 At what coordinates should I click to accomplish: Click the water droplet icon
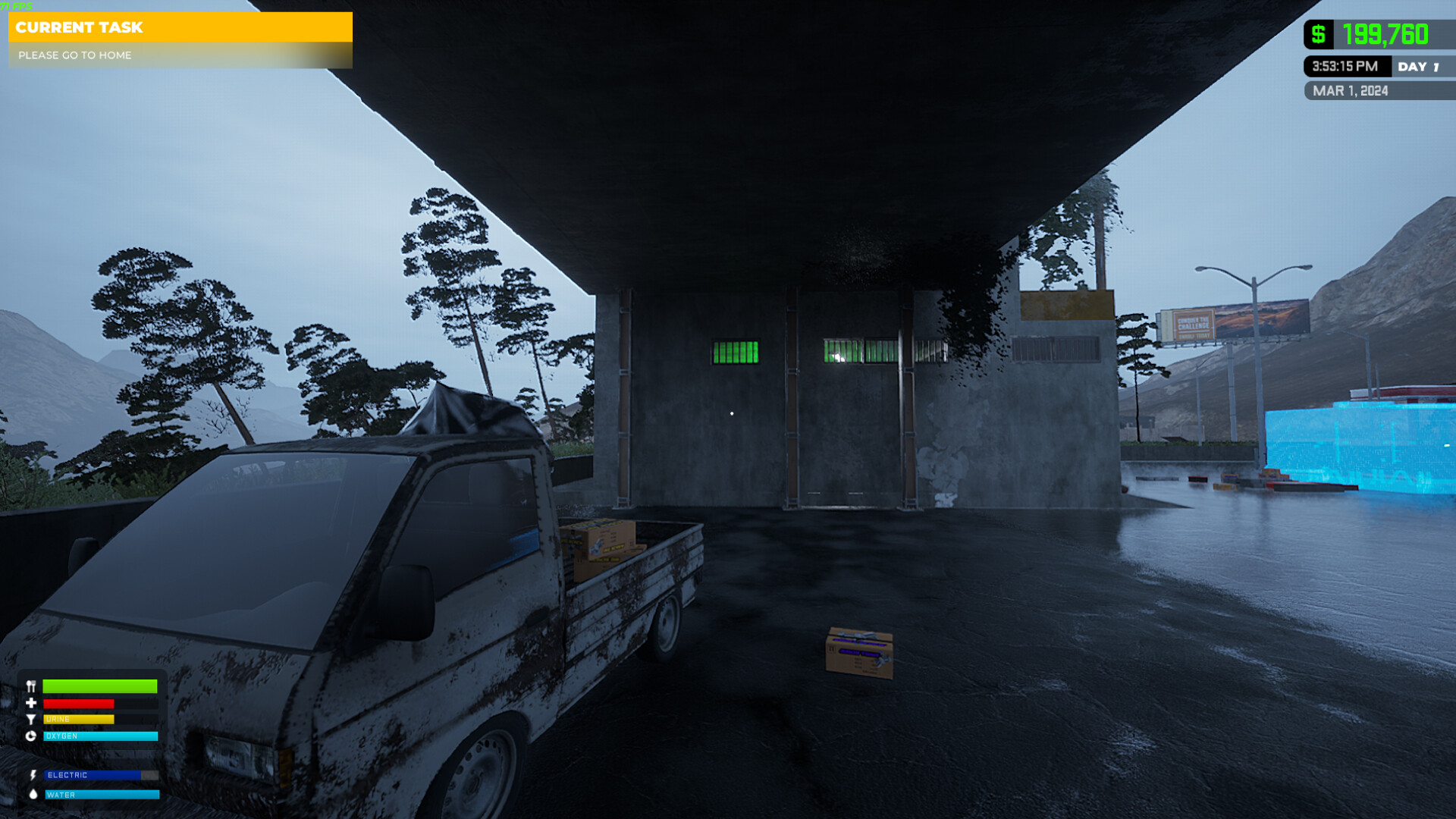tap(32, 795)
